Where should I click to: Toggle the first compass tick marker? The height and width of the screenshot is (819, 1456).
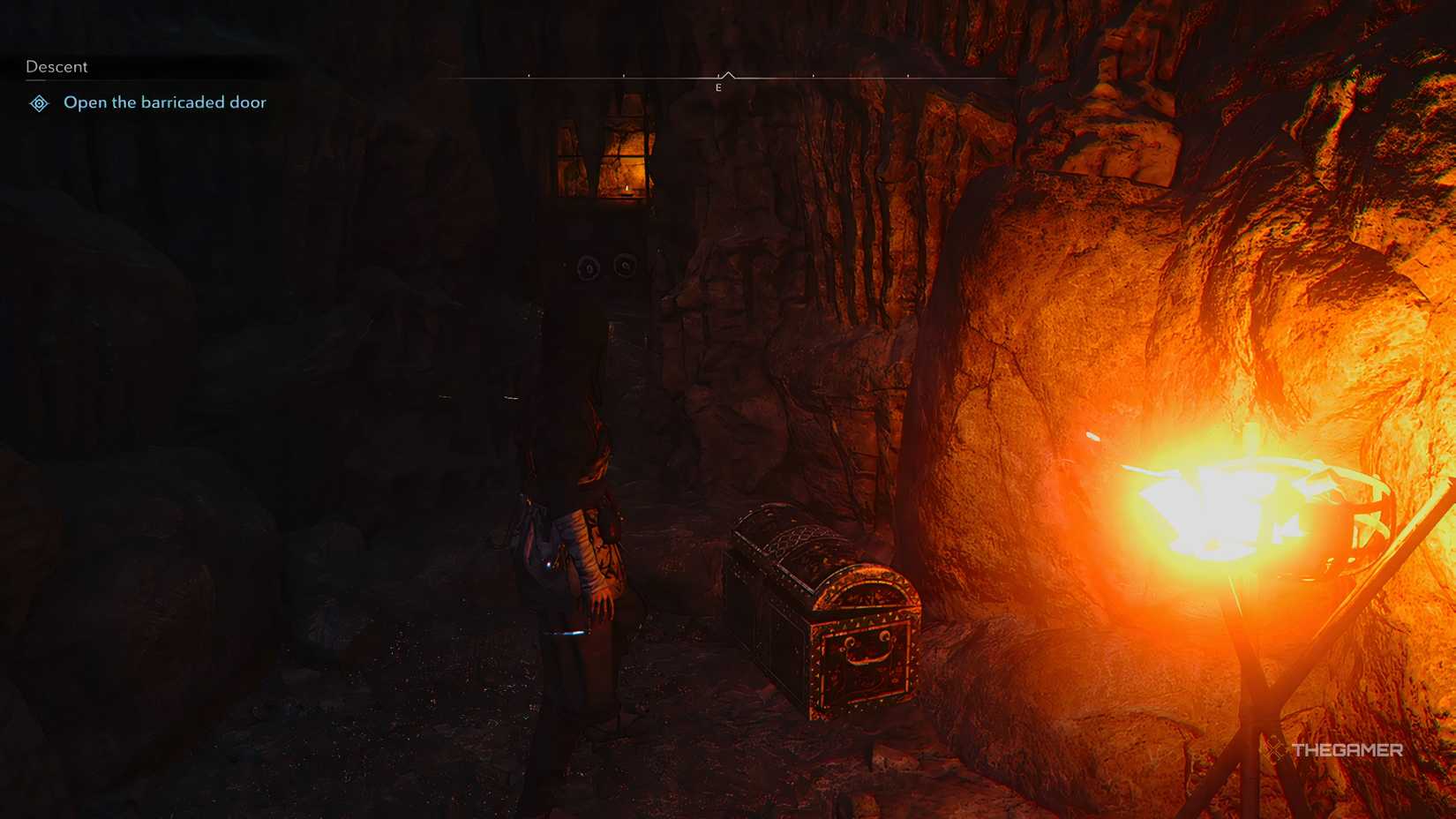530,75
